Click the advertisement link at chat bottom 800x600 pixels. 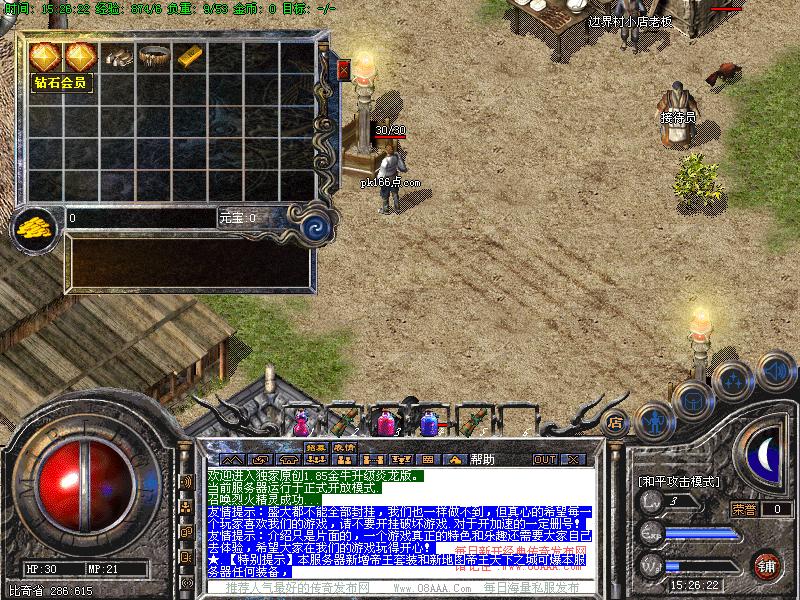[400, 588]
